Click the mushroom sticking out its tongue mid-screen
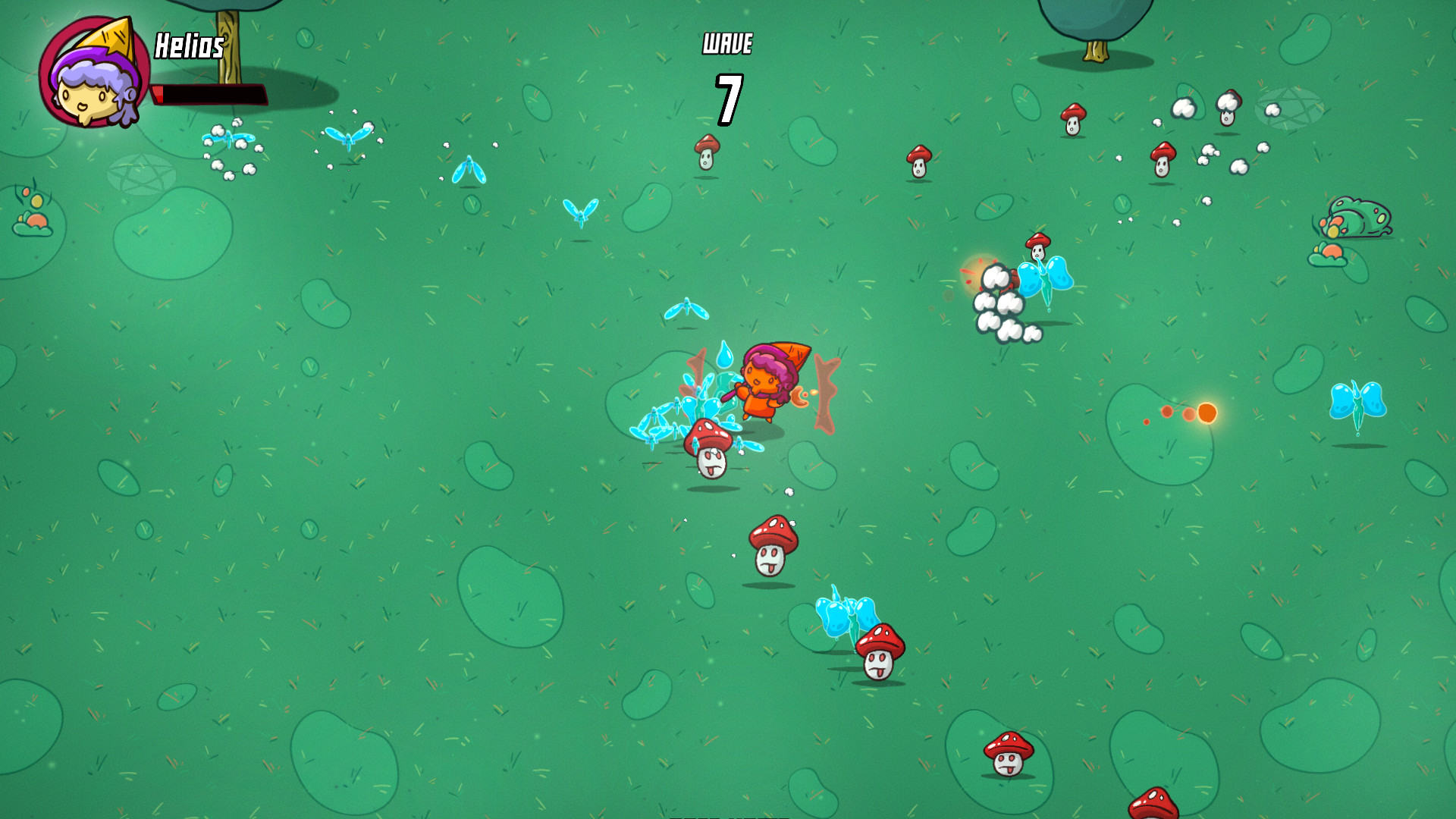Screen dimensions: 1456x819 (x=772, y=546)
